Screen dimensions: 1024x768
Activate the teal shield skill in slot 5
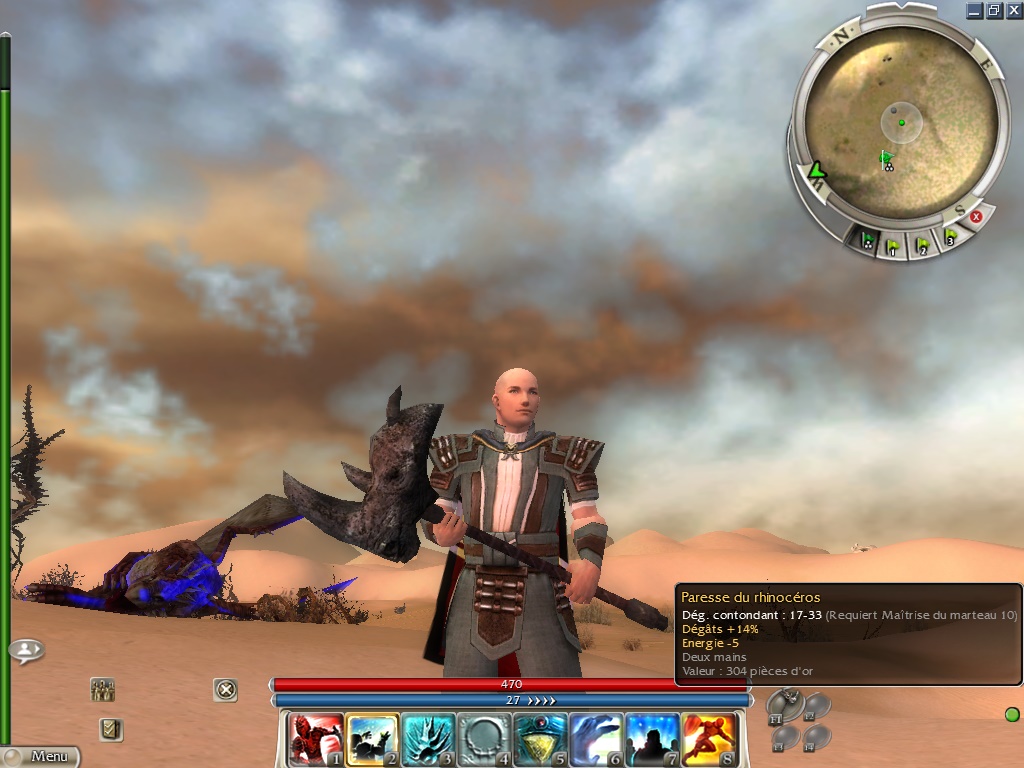(541, 740)
